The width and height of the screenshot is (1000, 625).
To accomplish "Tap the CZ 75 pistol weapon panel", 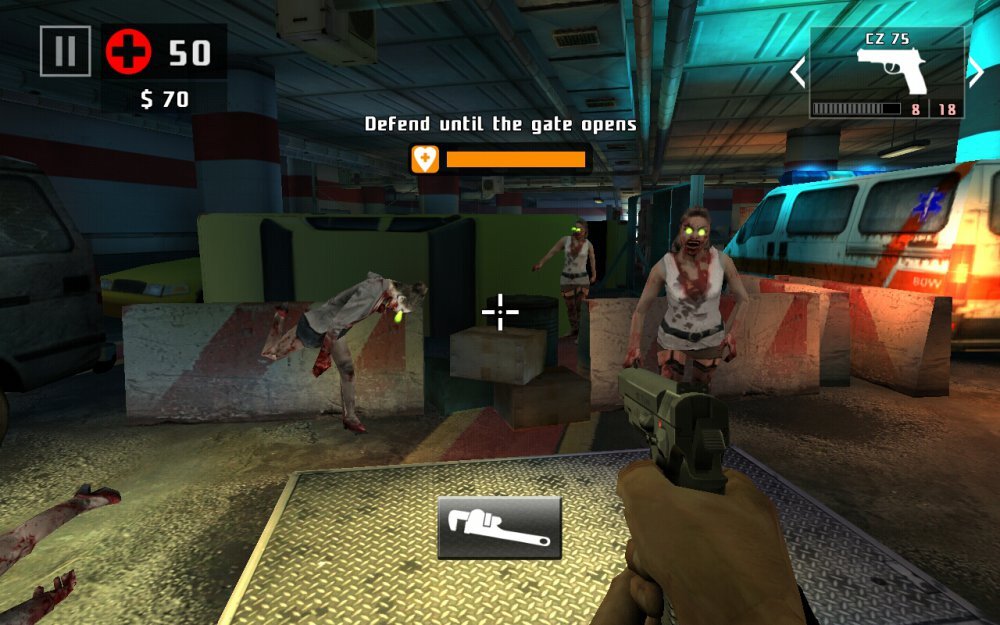I will tap(887, 73).
